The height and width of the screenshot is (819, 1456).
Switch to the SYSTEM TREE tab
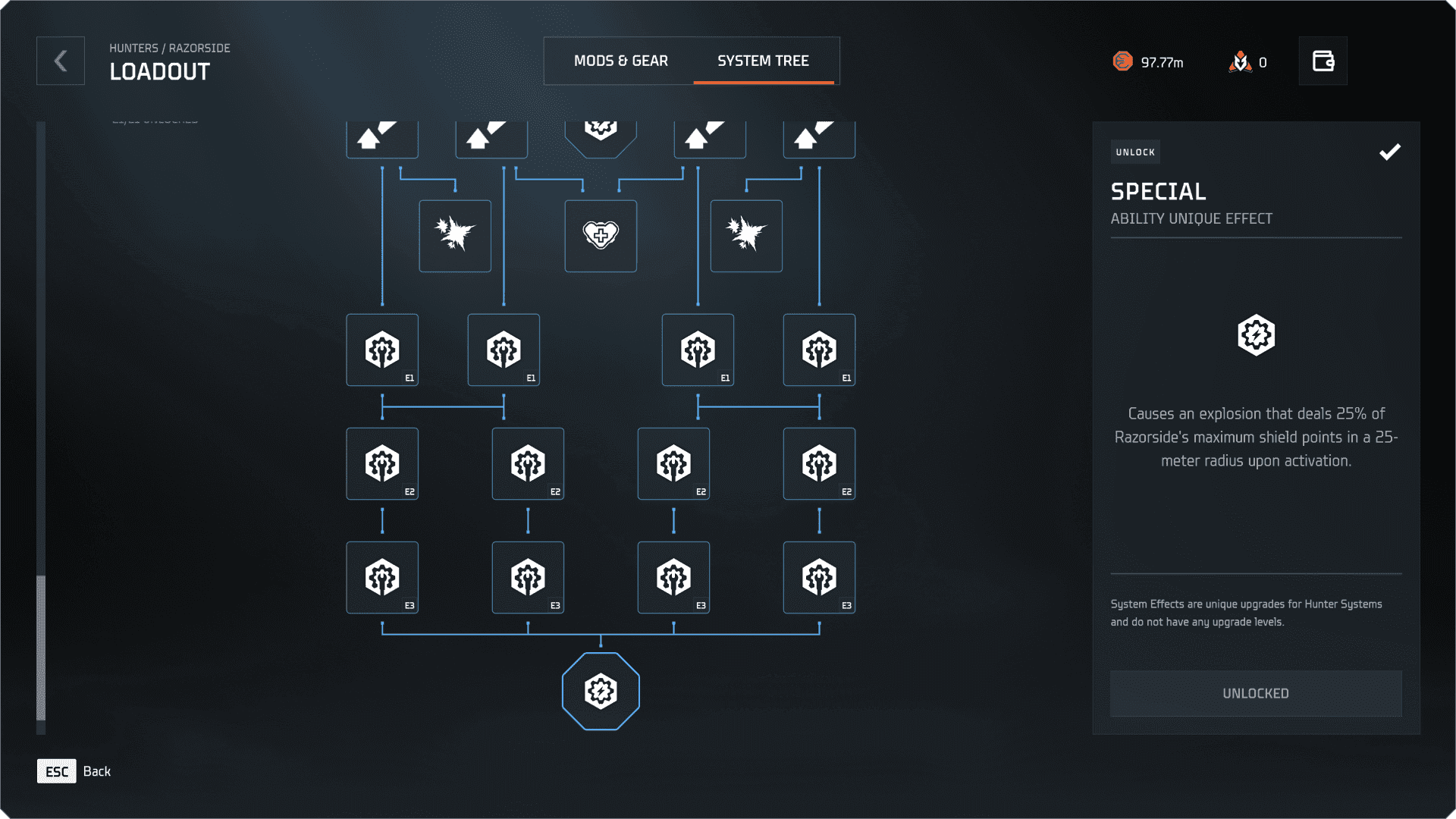pos(764,61)
